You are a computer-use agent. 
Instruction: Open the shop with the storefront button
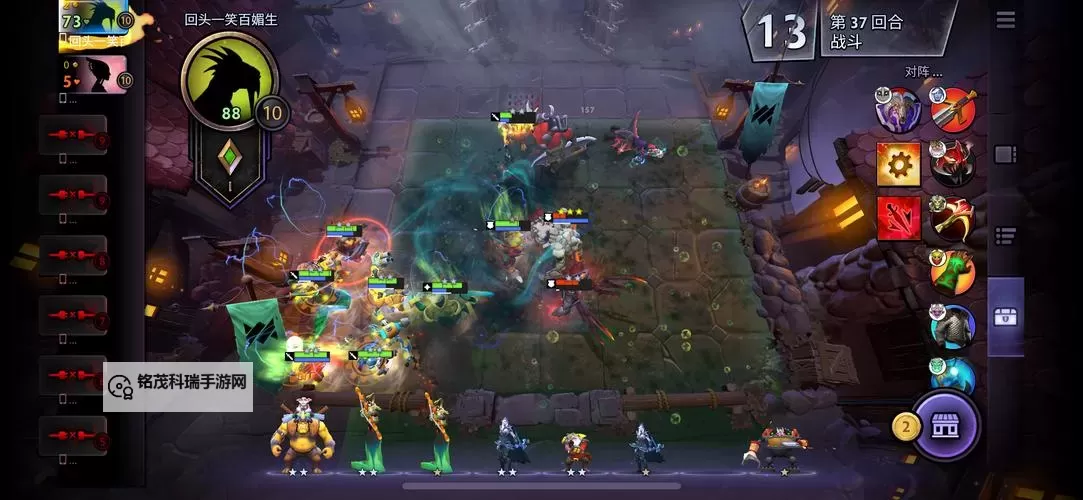(944, 426)
